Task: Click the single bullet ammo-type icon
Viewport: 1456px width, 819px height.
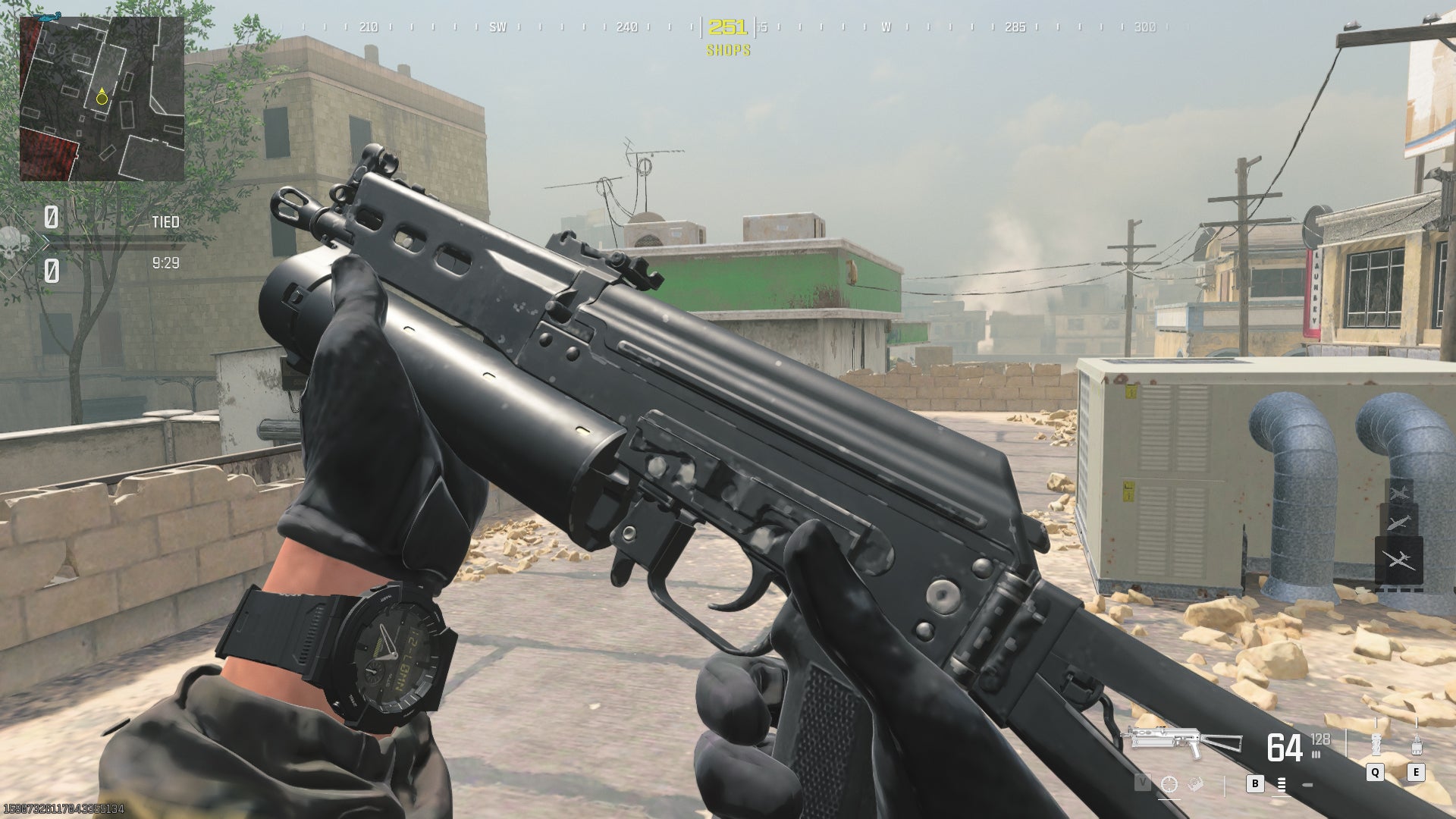Action: pos(1307,784)
